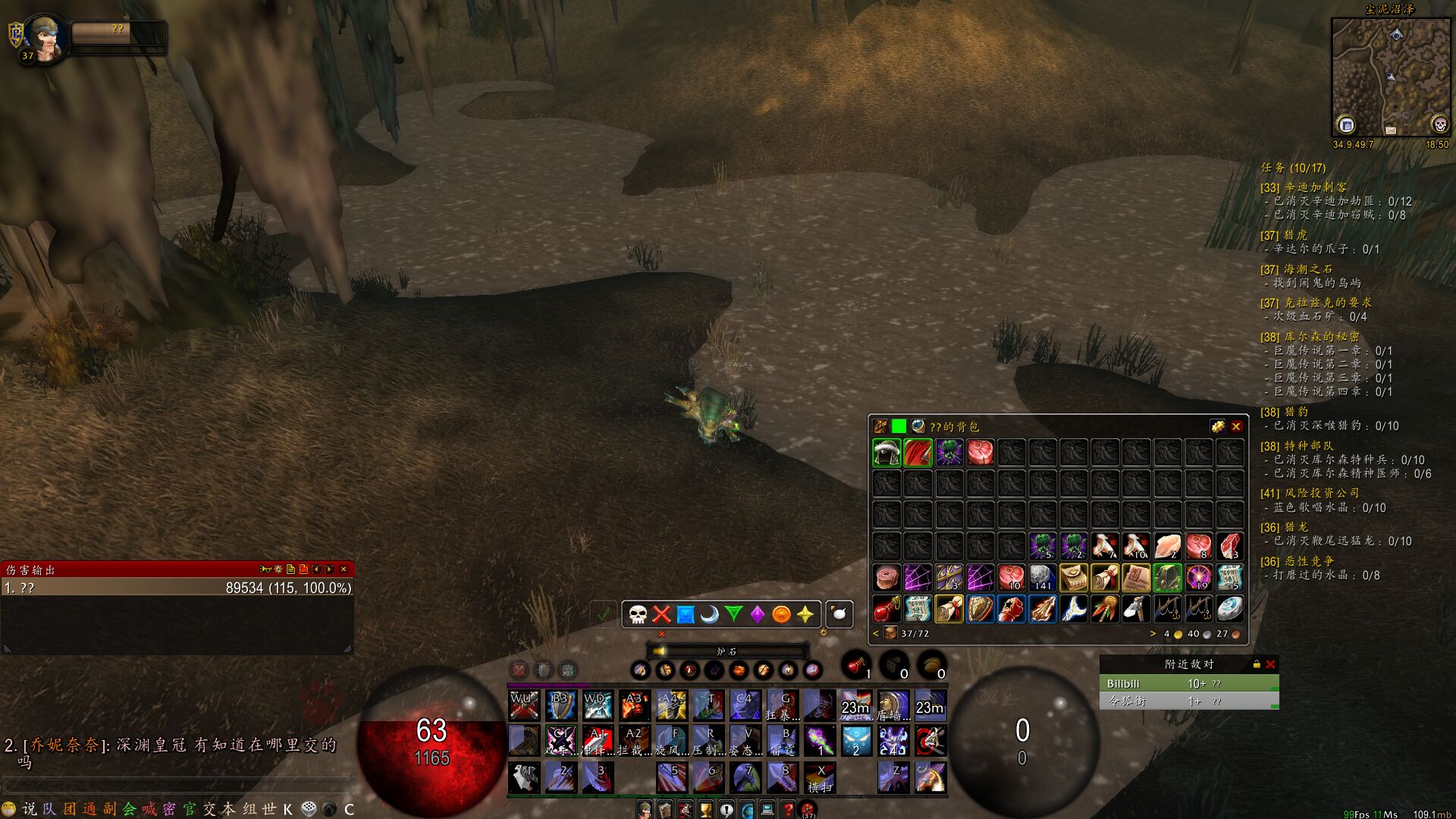
Task: Select the red potion in the bag
Action: point(886,609)
